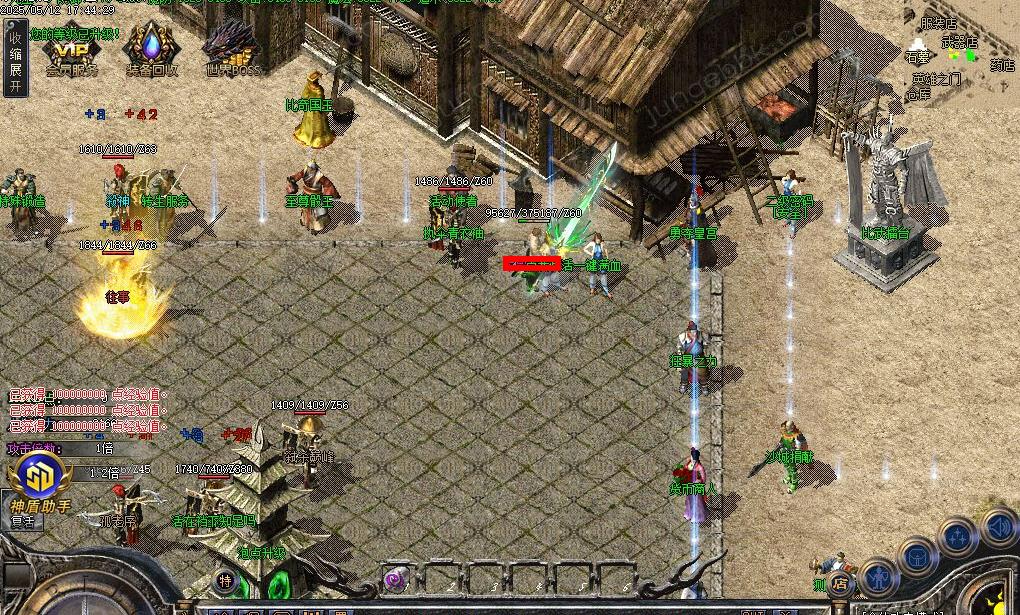
Task: Toggle the 收缩展开 collapse panel button
Action: tap(15, 60)
